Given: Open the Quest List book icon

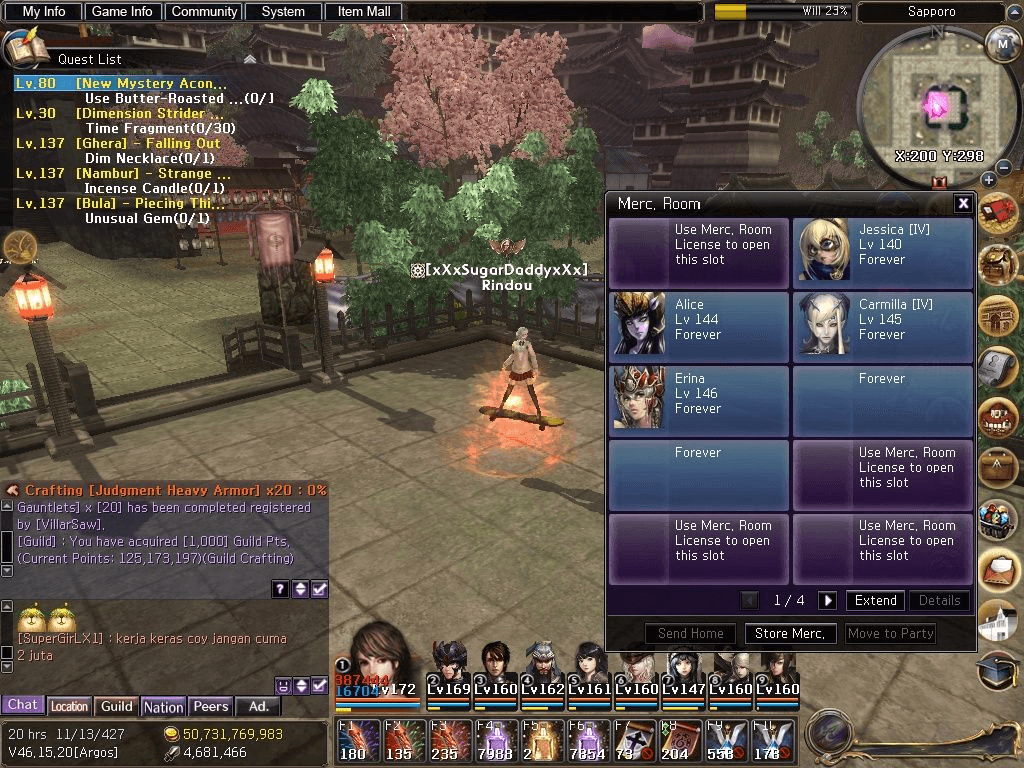Looking at the screenshot, I should click(22, 48).
